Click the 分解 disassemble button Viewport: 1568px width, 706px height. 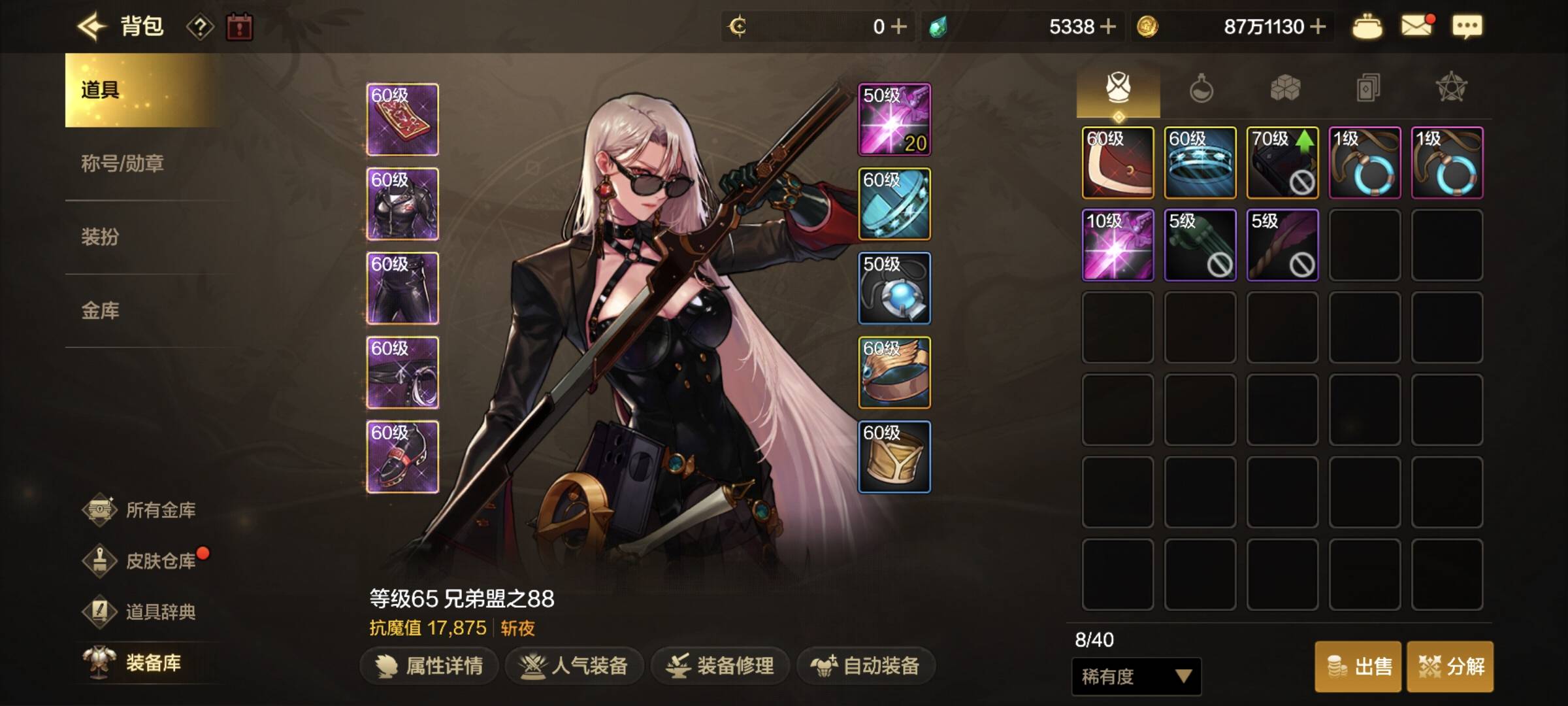point(1450,667)
